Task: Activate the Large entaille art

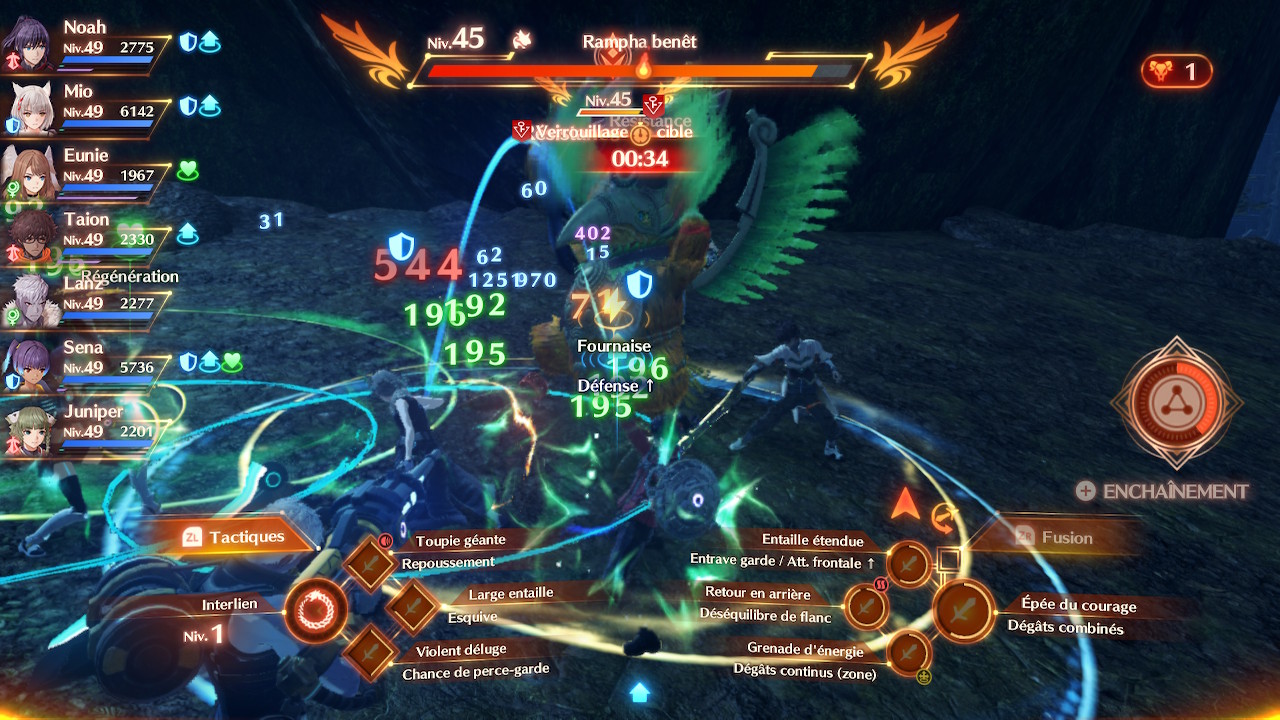Action: [412, 606]
